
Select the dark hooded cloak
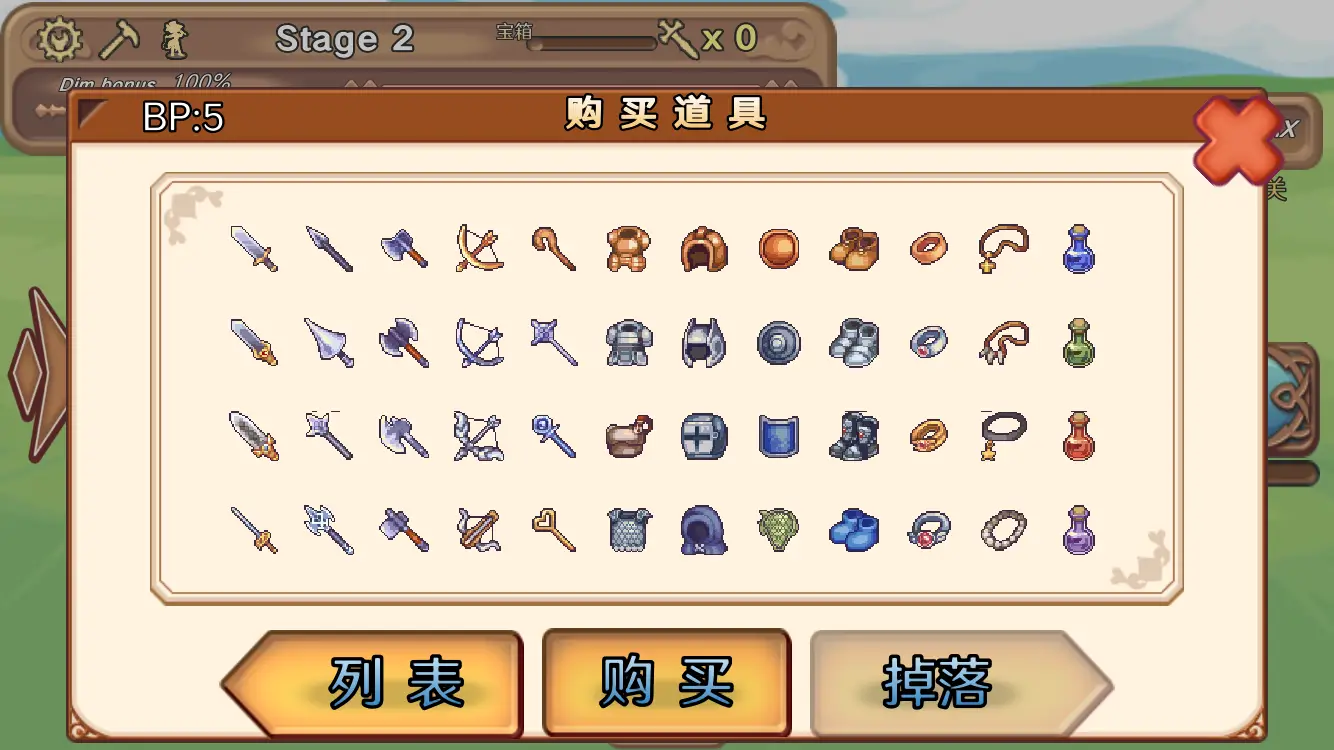703,527
